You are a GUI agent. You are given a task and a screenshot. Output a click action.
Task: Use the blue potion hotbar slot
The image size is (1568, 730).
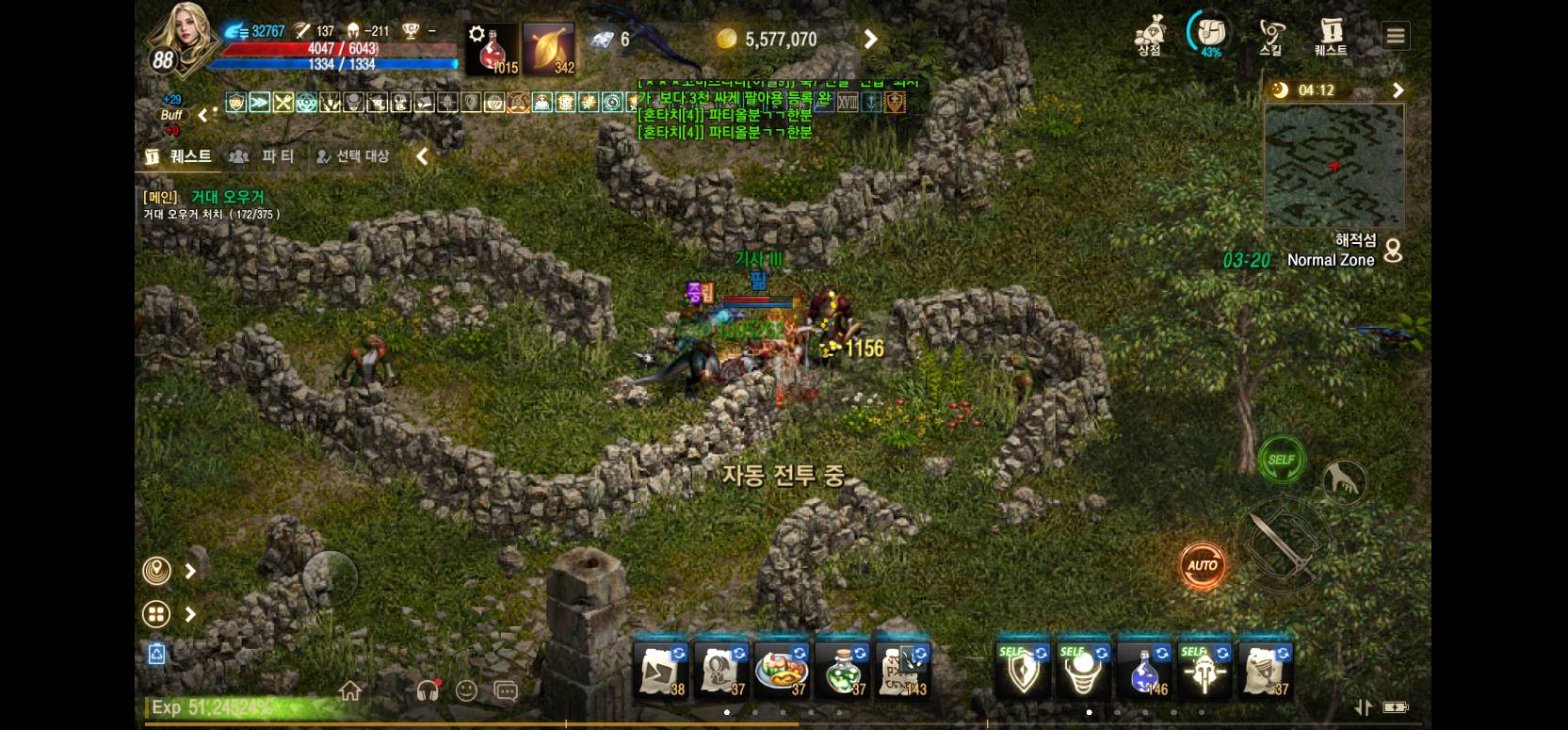(1144, 672)
